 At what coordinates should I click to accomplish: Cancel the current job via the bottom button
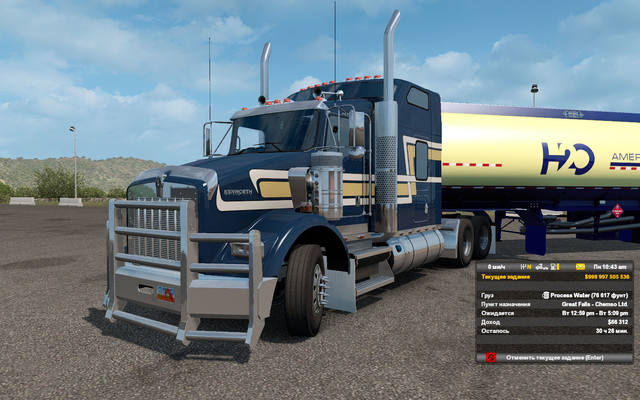click(553, 357)
